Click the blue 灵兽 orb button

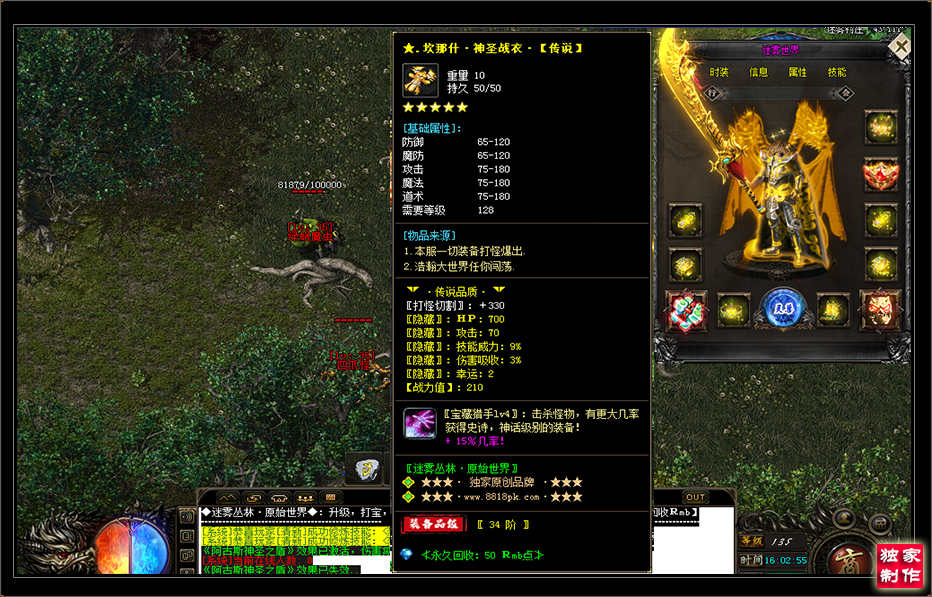pos(781,309)
